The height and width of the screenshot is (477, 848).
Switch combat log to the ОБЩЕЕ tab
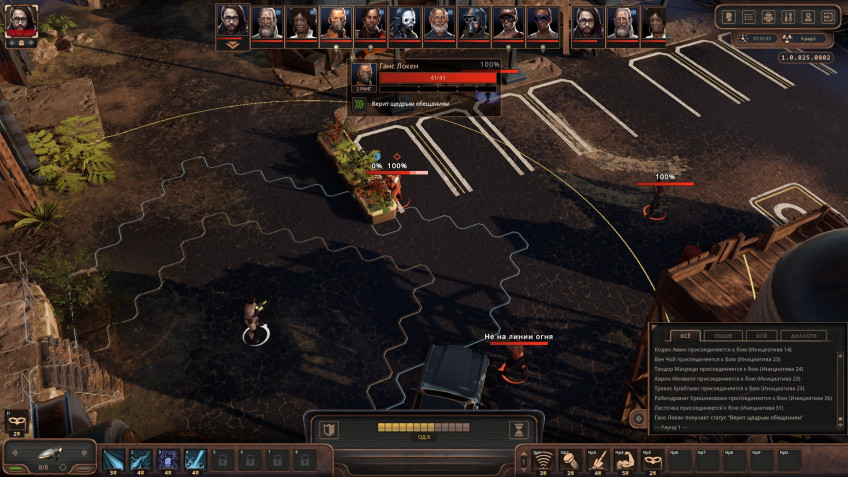tap(722, 336)
